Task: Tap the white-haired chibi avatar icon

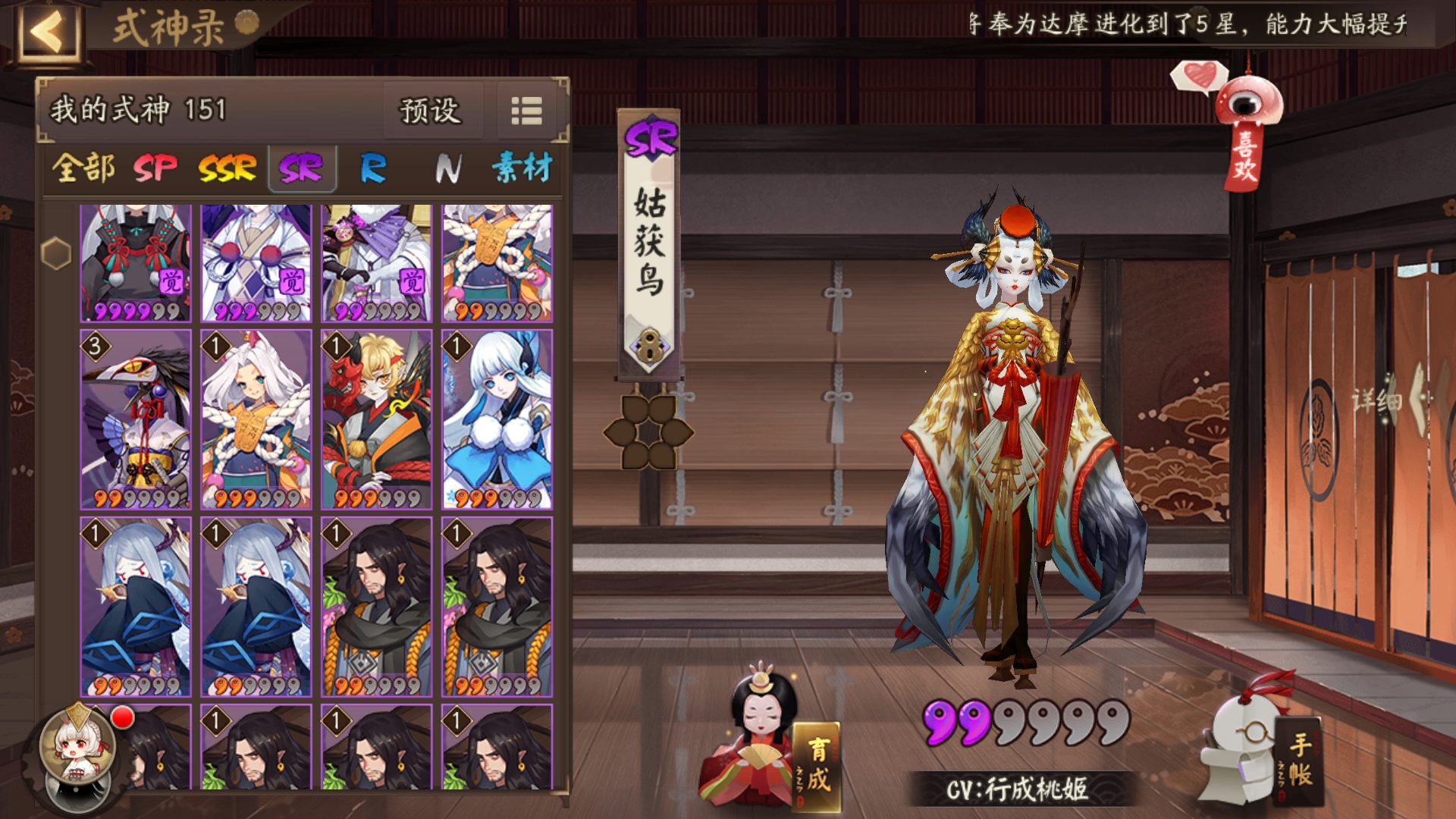Action: pos(76,751)
